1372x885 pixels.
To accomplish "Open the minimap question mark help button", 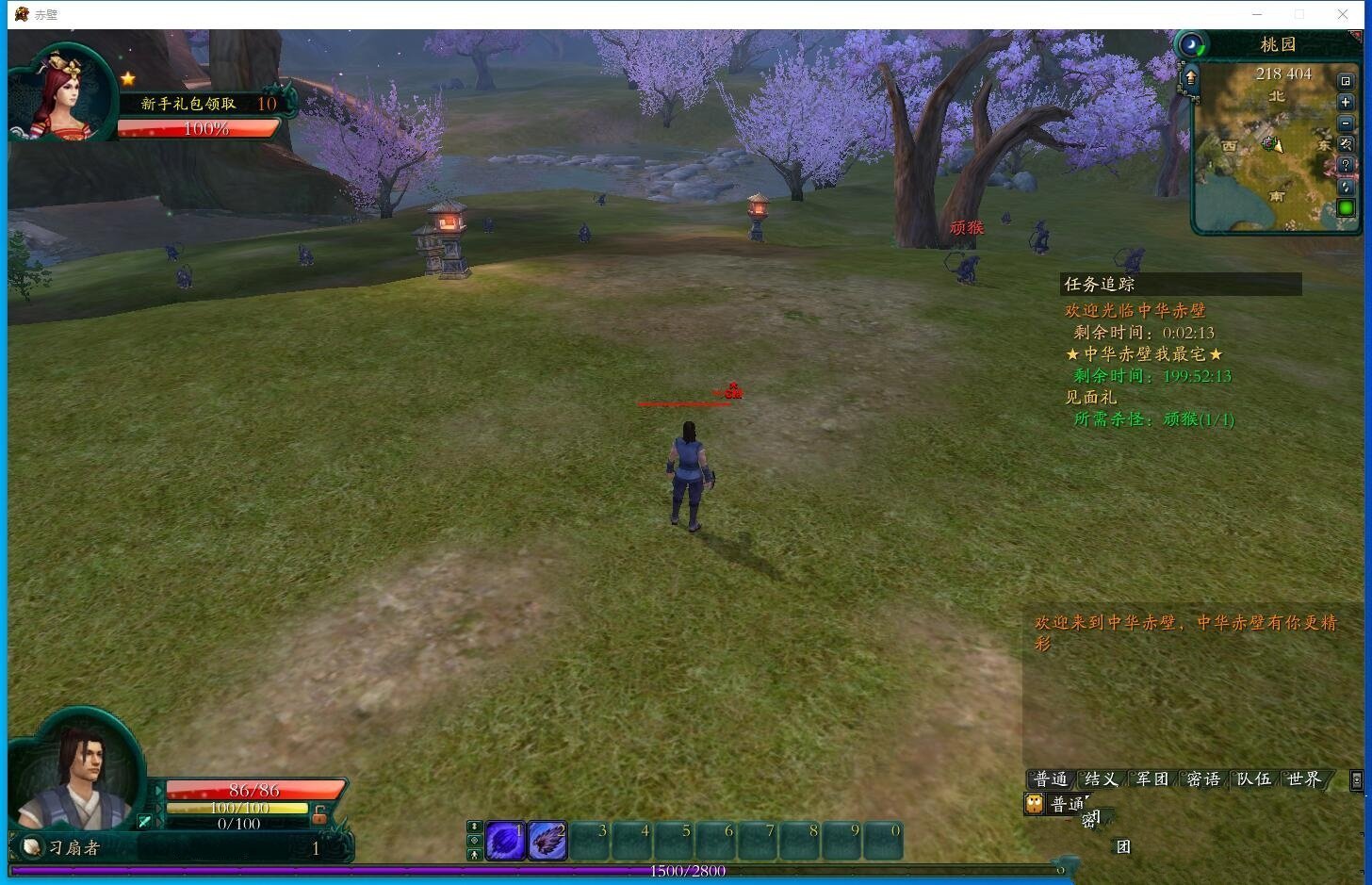I will click(1346, 165).
